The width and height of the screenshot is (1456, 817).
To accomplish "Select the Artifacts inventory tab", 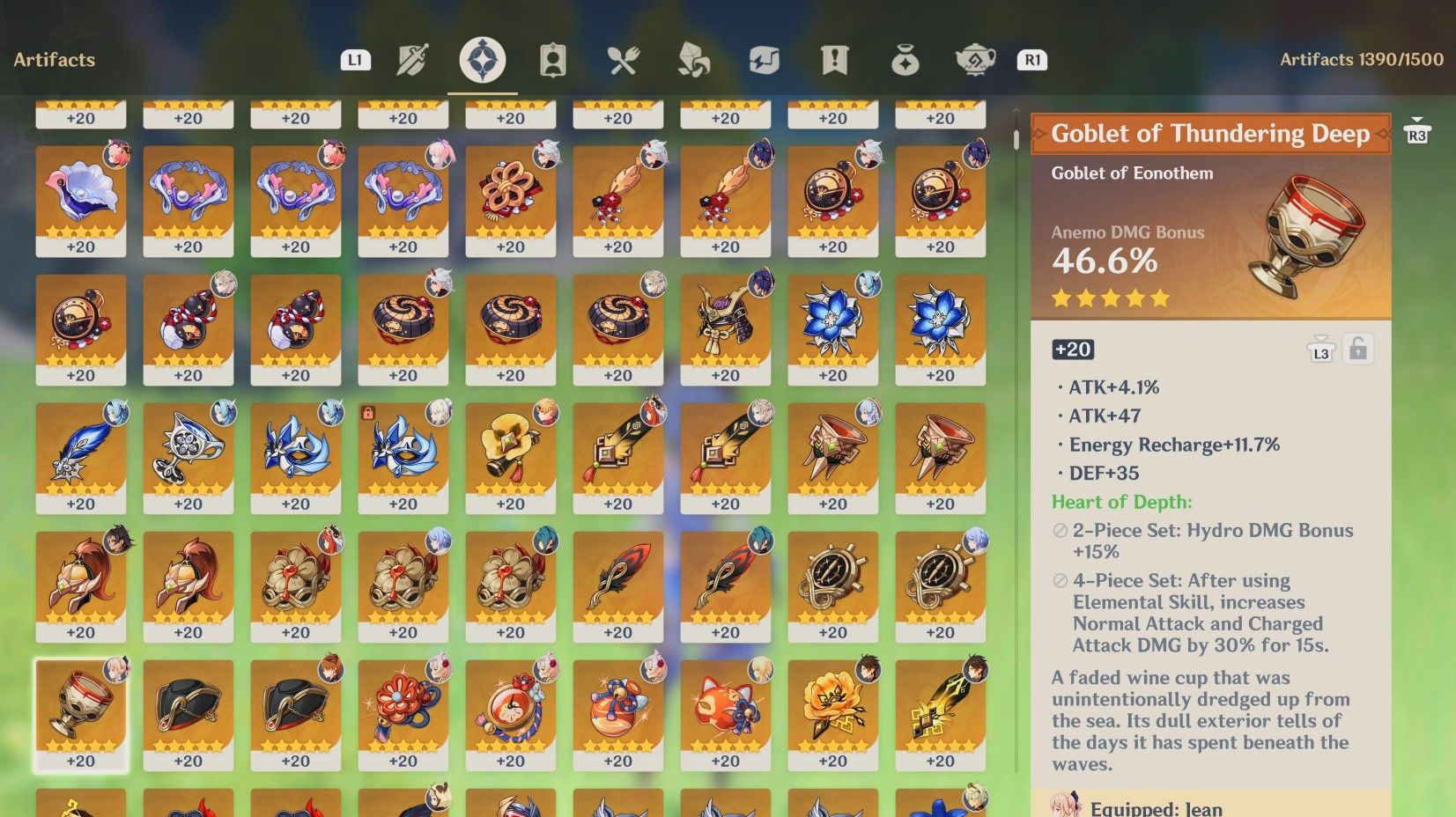I will coord(480,59).
